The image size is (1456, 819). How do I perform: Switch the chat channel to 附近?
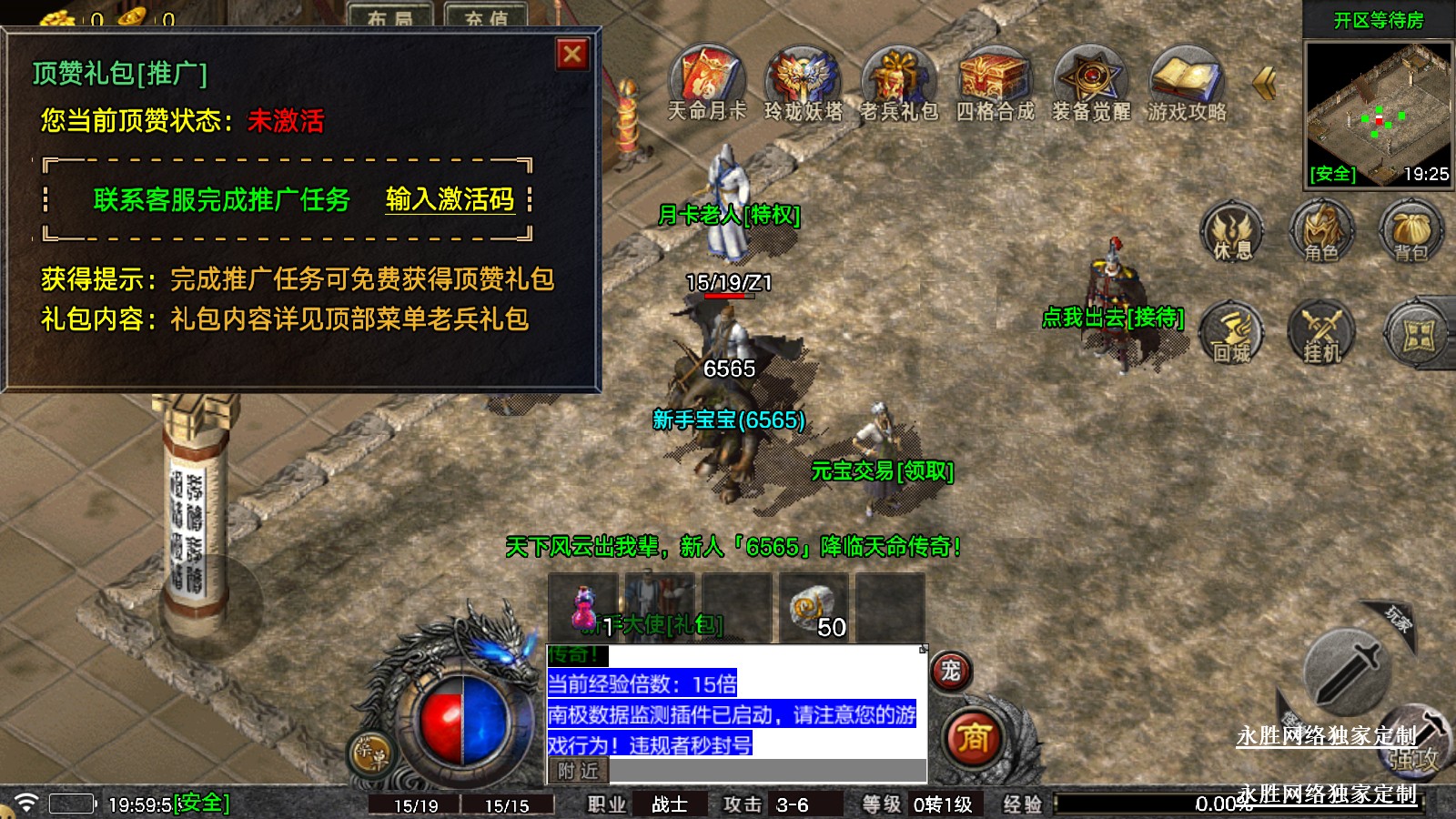pyautogui.click(x=579, y=771)
